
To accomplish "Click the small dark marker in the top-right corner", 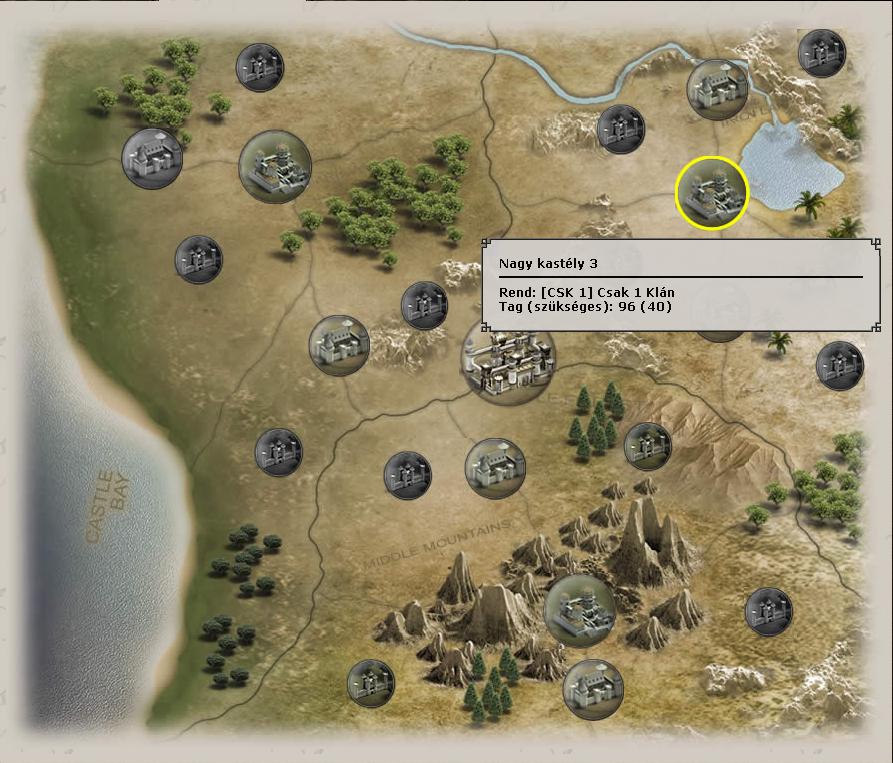I will (822, 52).
